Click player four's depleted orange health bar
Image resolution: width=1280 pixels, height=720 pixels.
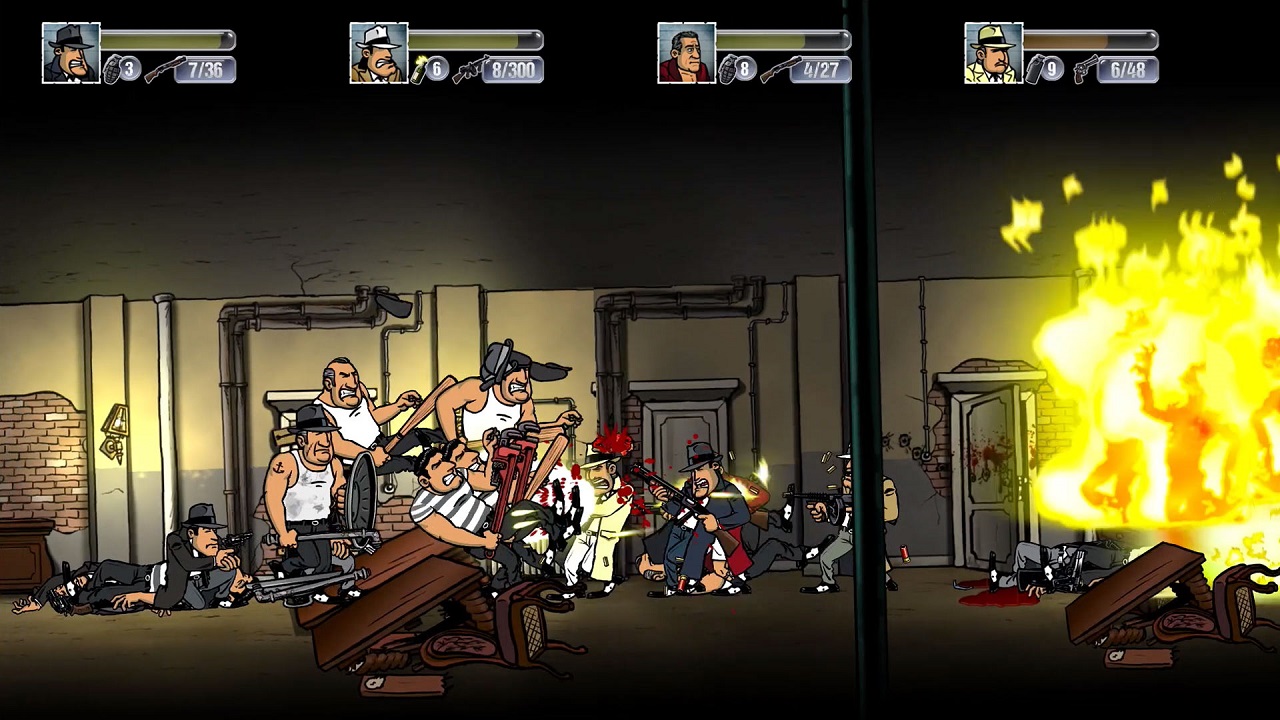click(x=1090, y=42)
